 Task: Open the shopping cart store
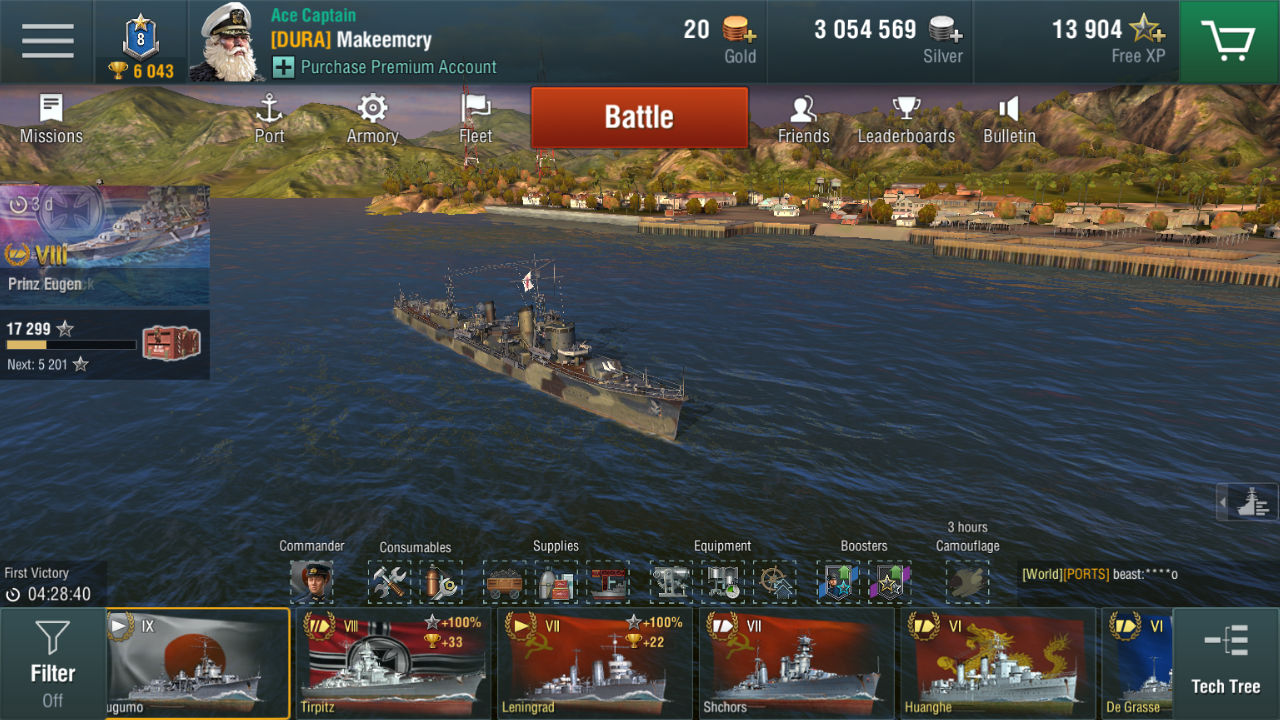1229,42
